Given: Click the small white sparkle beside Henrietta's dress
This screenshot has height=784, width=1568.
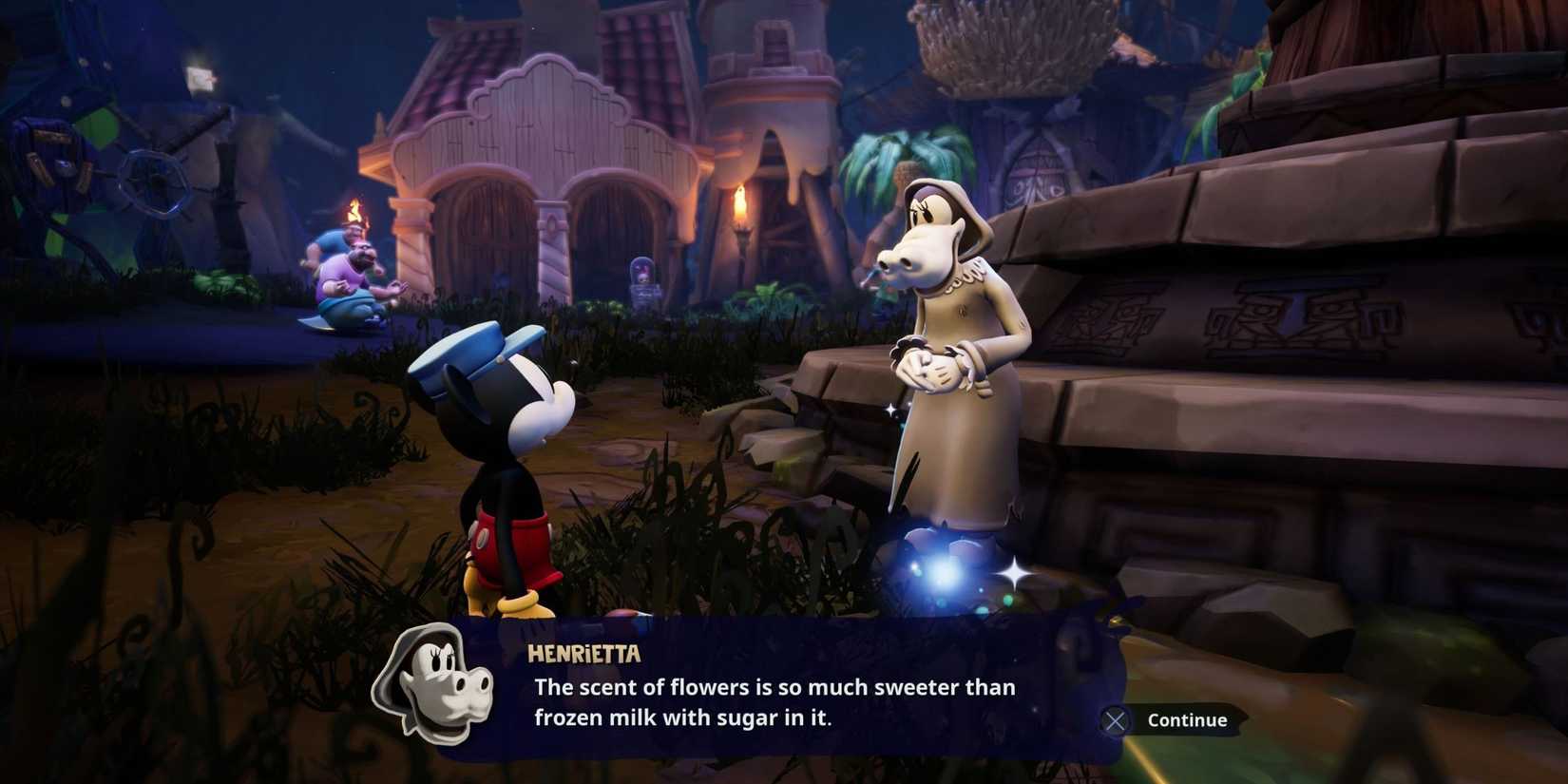Looking at the screenshot, I should pyautogui.click(x=889, y=409).
